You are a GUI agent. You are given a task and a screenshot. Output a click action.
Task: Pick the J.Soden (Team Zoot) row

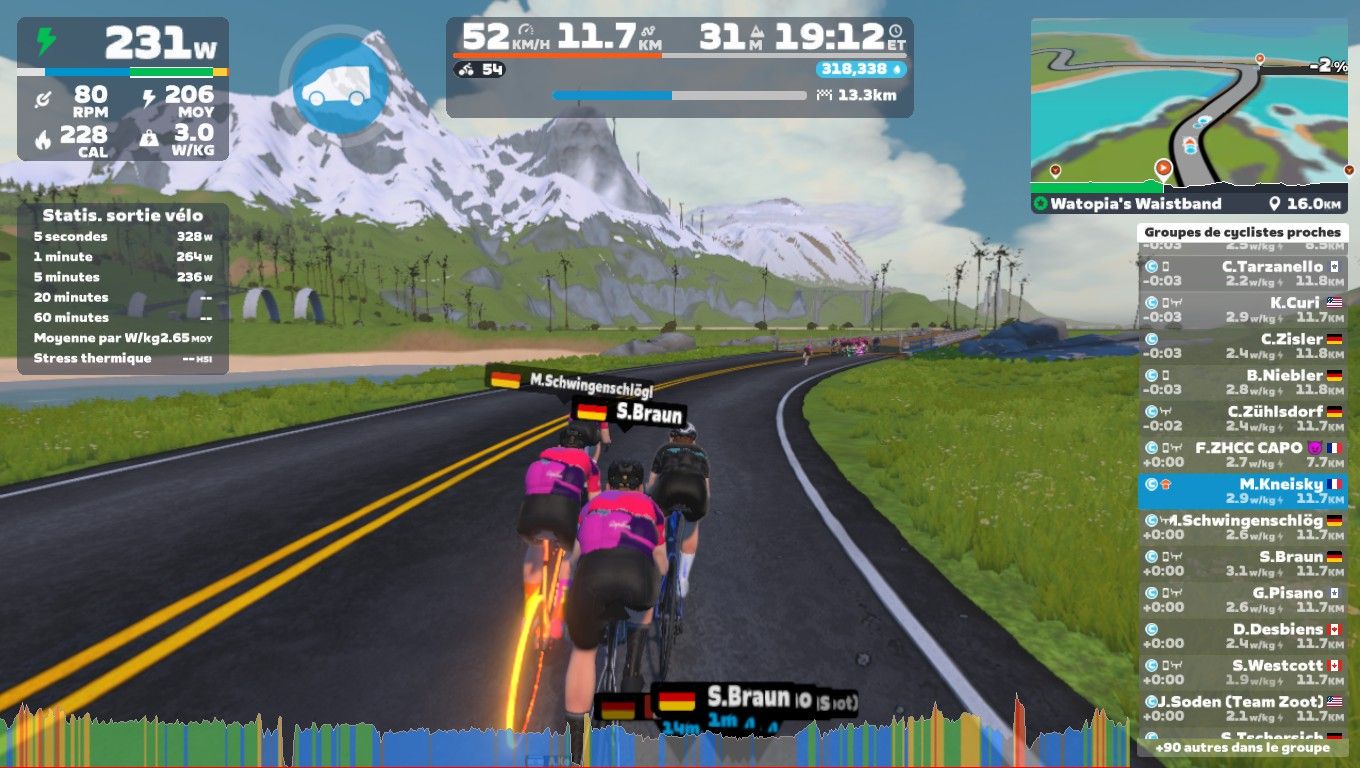pos(1242,708)
